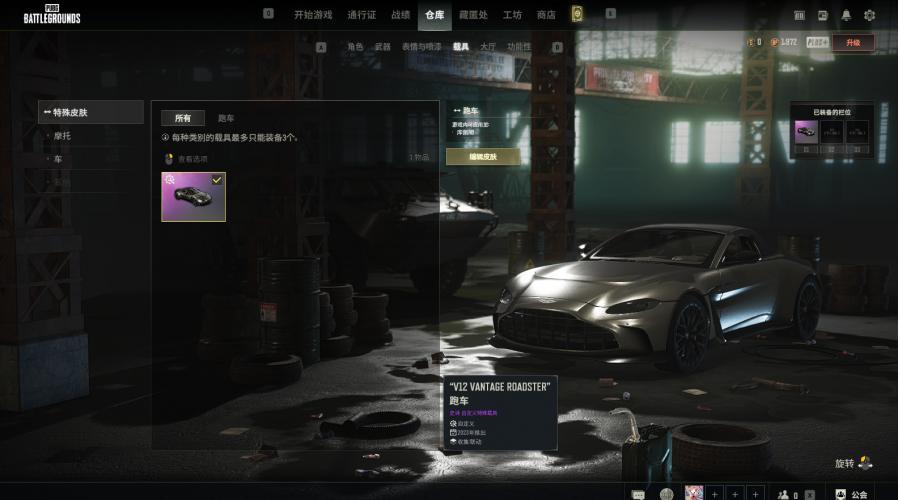Image resolution: width=900 pixels, height=500 pixels.
Task: Choose the 大厅 lobby sub-tab
Action: coord(488,47)
